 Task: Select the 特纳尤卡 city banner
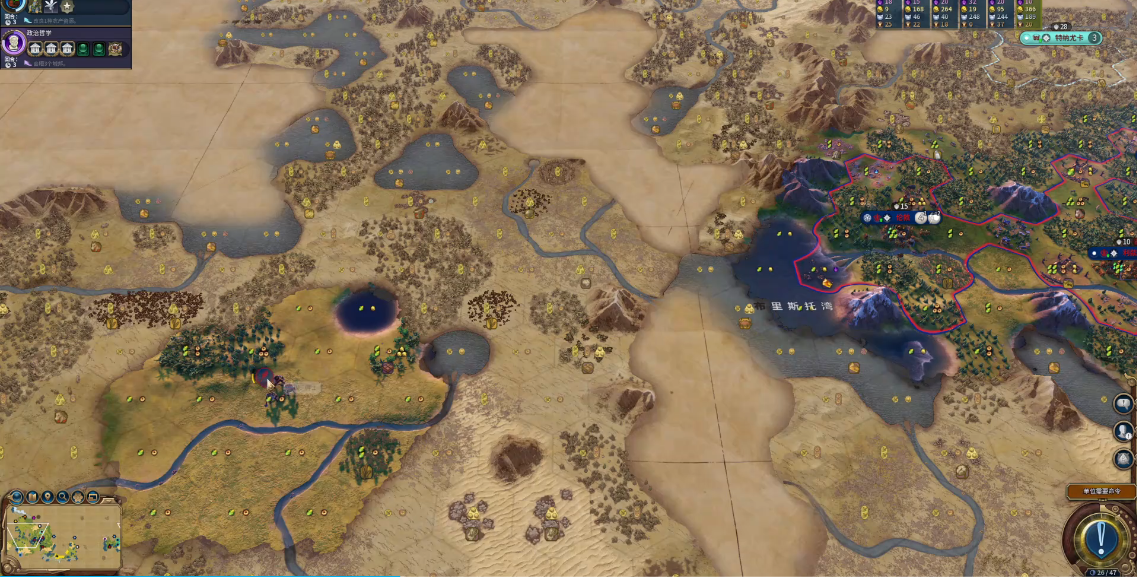click(x=1062, y=38)
